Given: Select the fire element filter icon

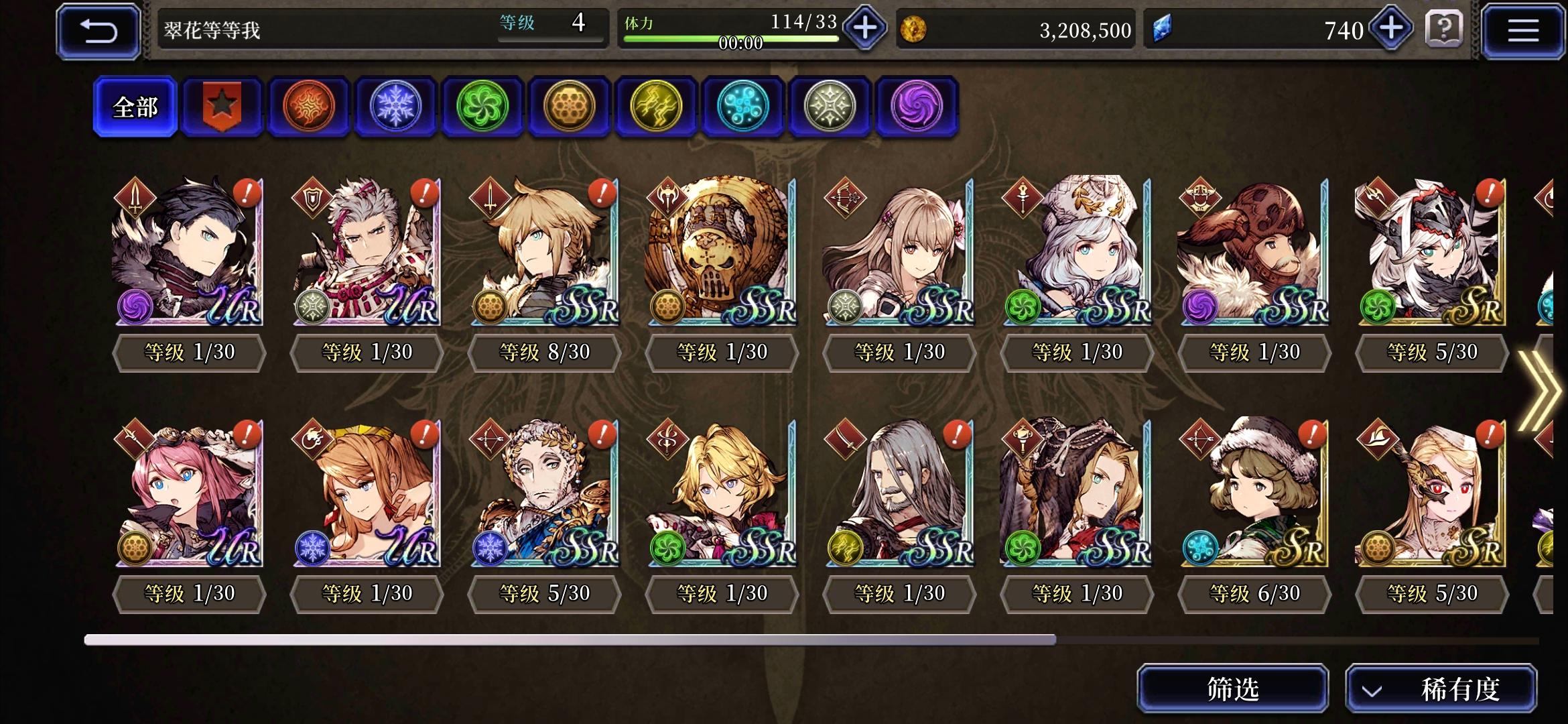Looking at the screenshot, I should 309,107.
